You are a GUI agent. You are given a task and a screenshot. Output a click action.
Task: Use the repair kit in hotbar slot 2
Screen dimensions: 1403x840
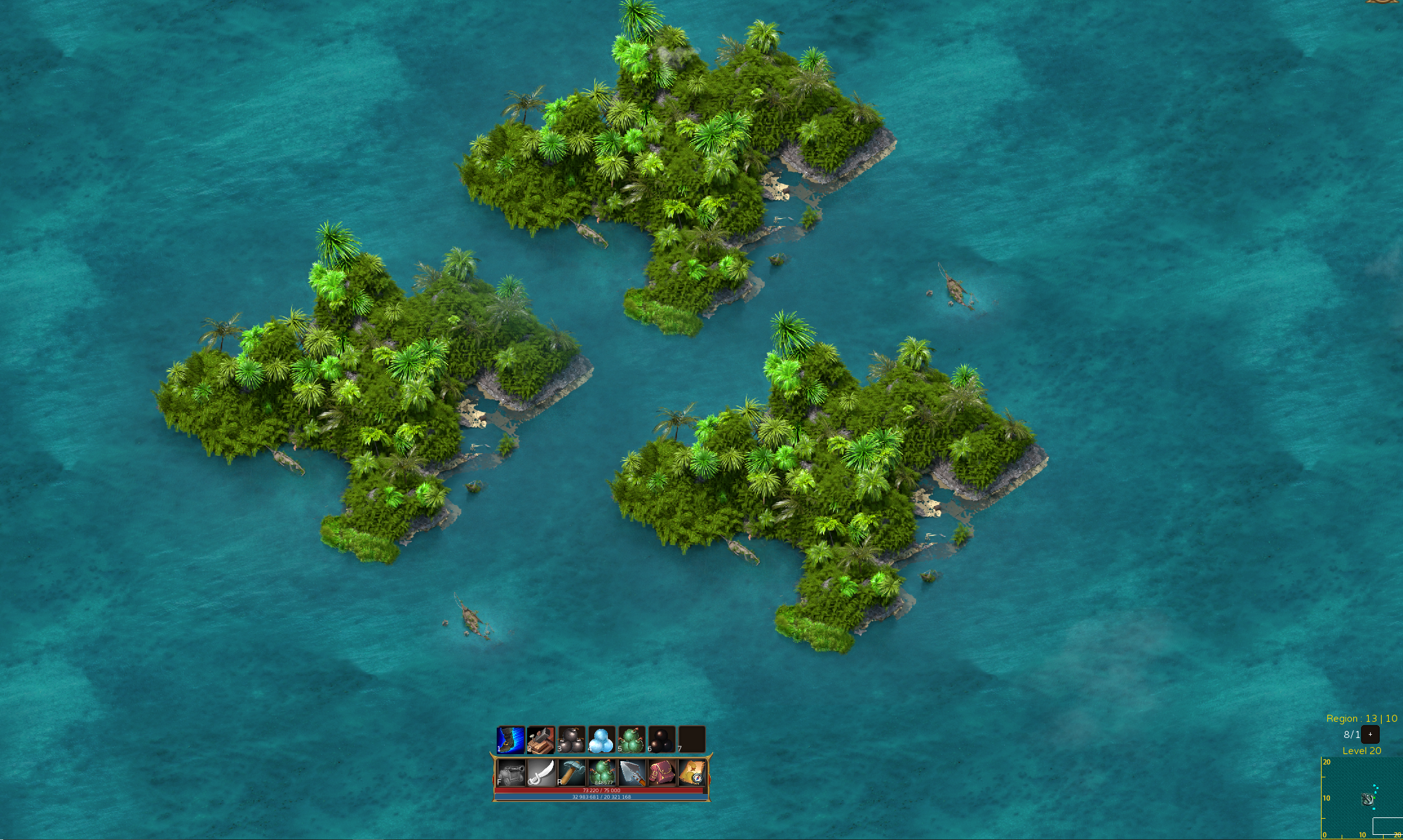(540, 740)
